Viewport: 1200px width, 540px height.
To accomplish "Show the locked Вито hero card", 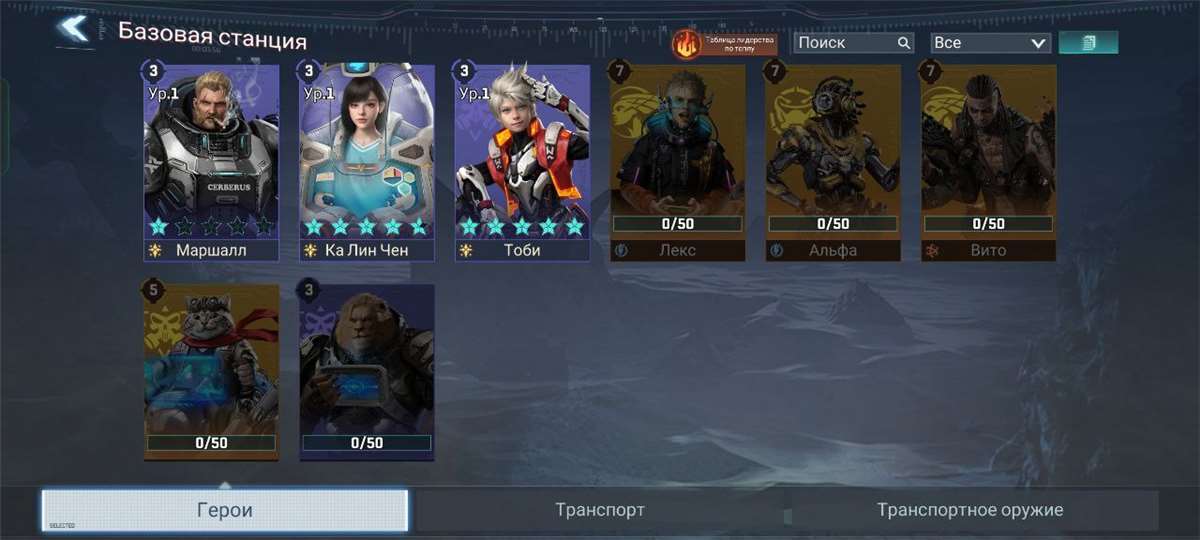I will 988,160.
